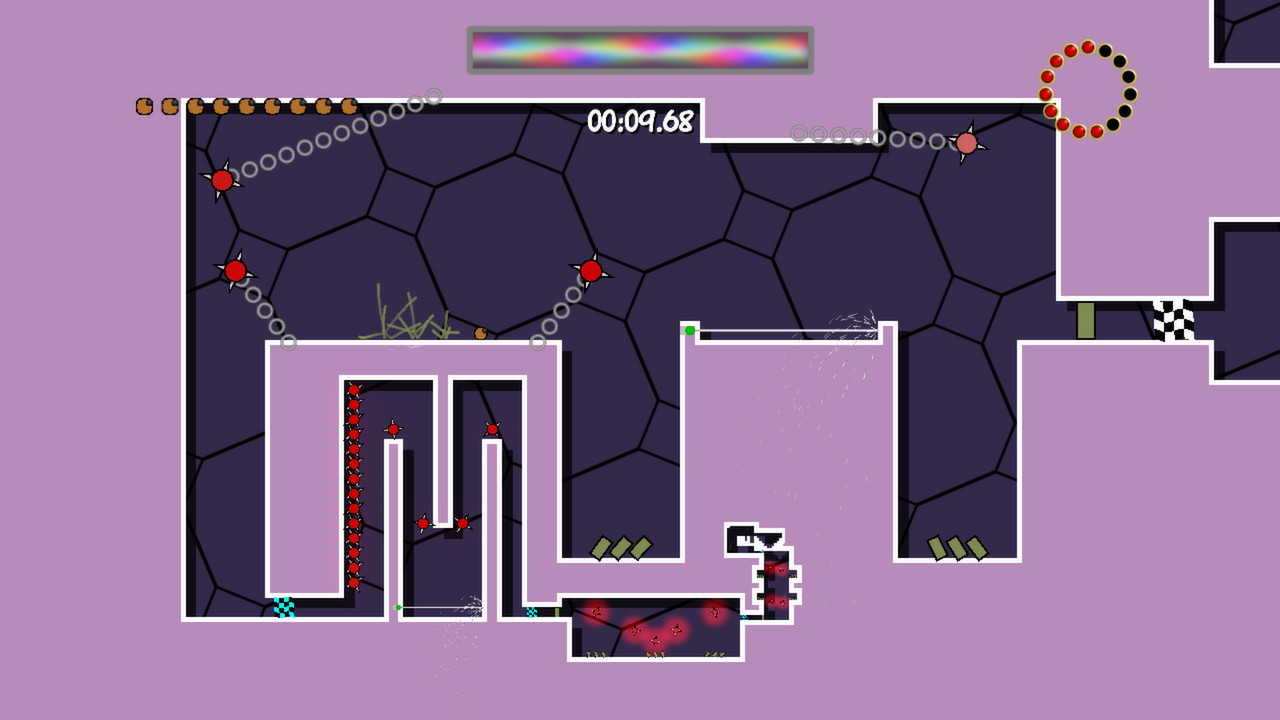Click the column of red spikes on the wall
The width and height of the screenshot is (1280, 720).
click(355, 480)
